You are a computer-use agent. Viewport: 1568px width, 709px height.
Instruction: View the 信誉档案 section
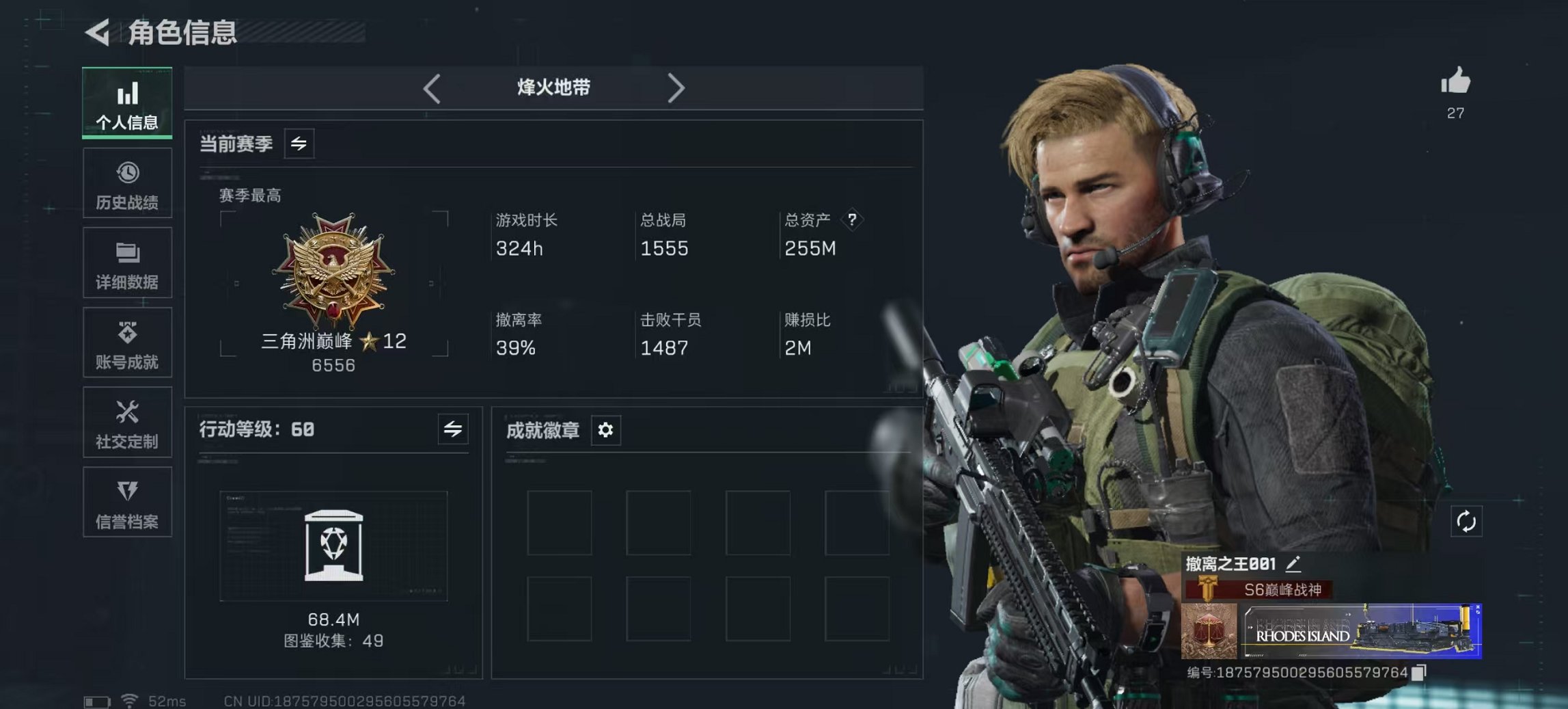click(x=127, y=503)
